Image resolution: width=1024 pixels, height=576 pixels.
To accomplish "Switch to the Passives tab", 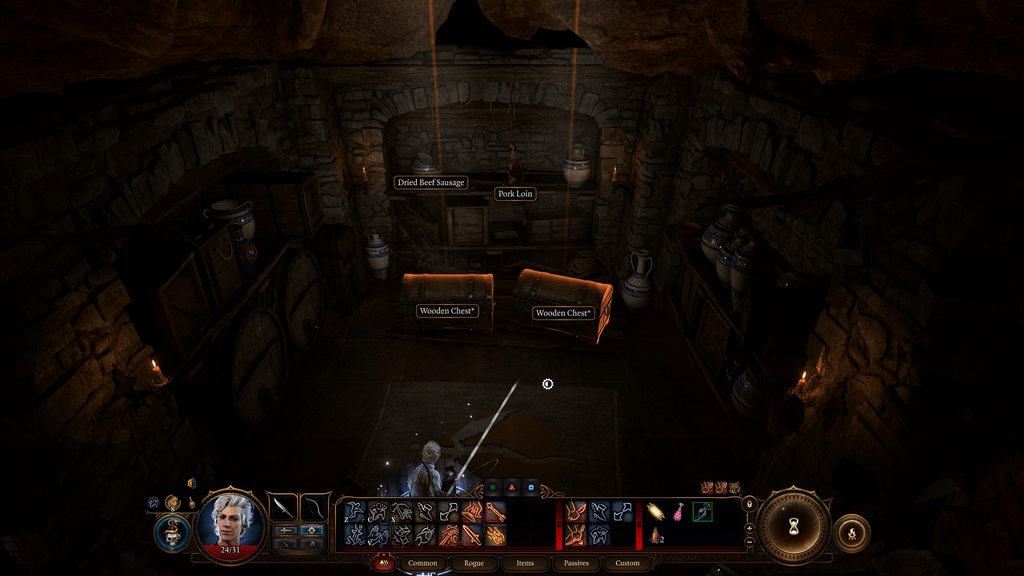I will 576,563.
